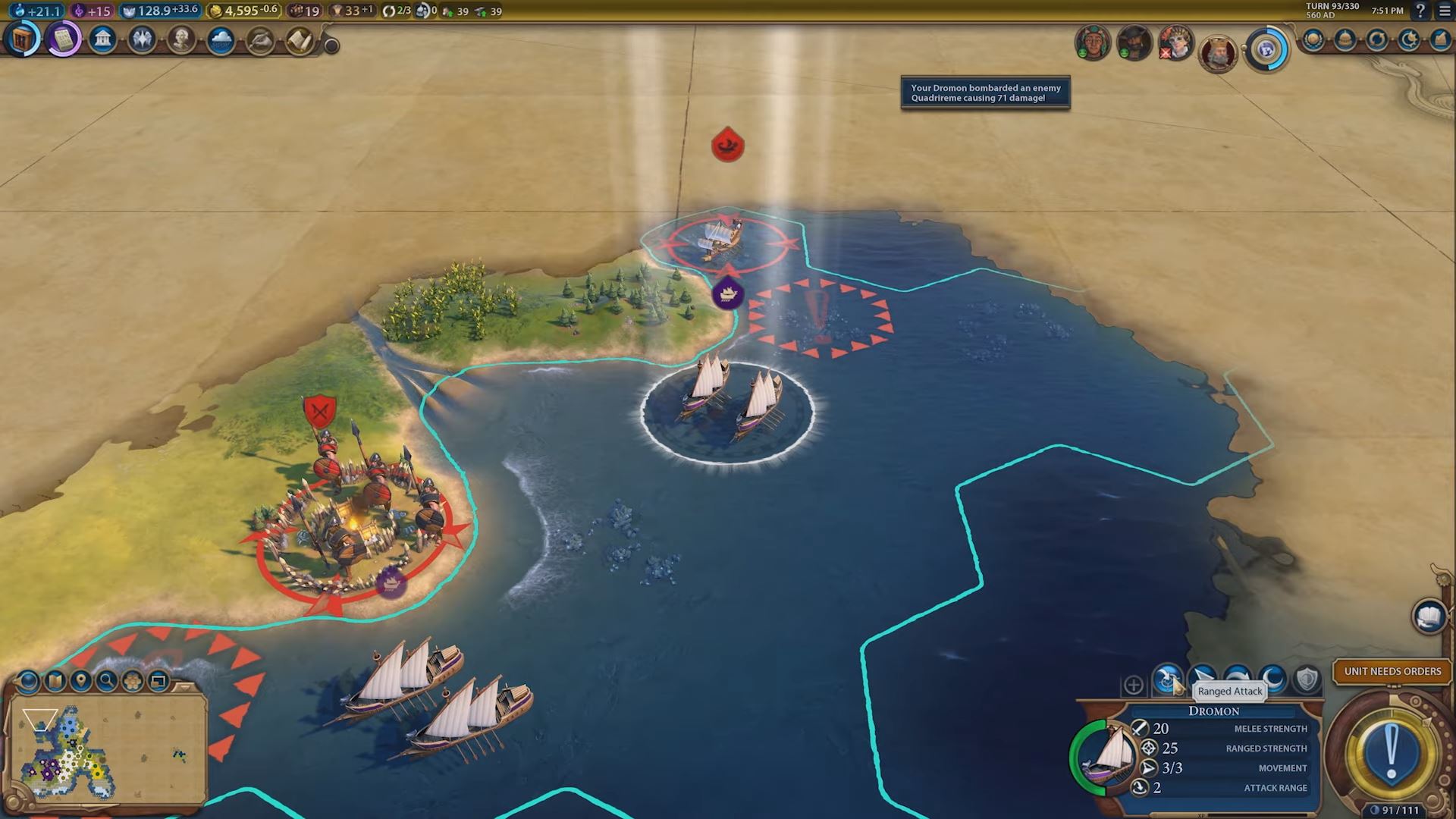View the government screen
This screenshot has height=819, width=1456.
click(x=102, y=39)
